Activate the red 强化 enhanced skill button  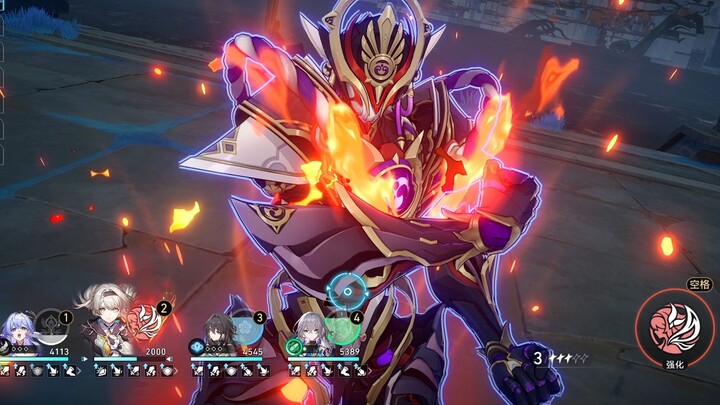(x=675, y=328)
